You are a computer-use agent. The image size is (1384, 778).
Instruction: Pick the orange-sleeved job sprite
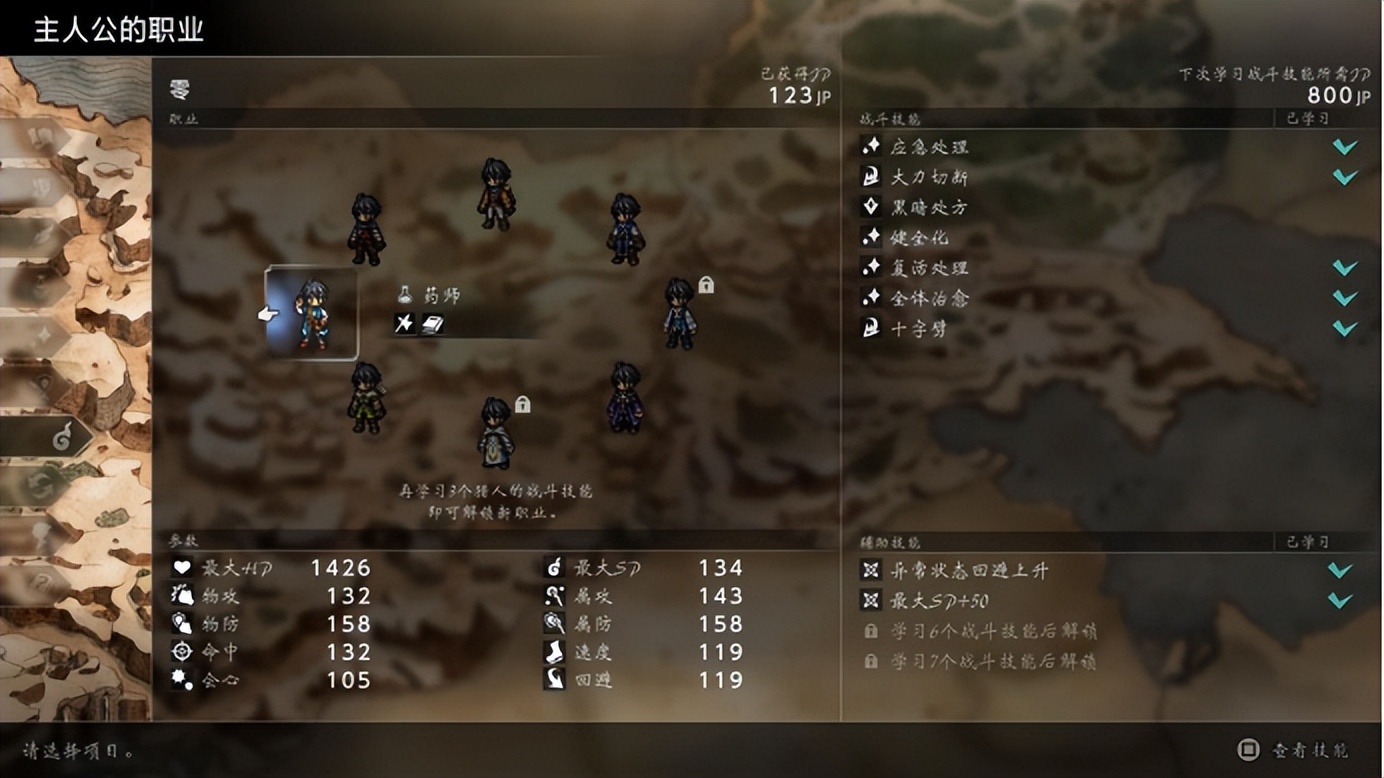496,194
